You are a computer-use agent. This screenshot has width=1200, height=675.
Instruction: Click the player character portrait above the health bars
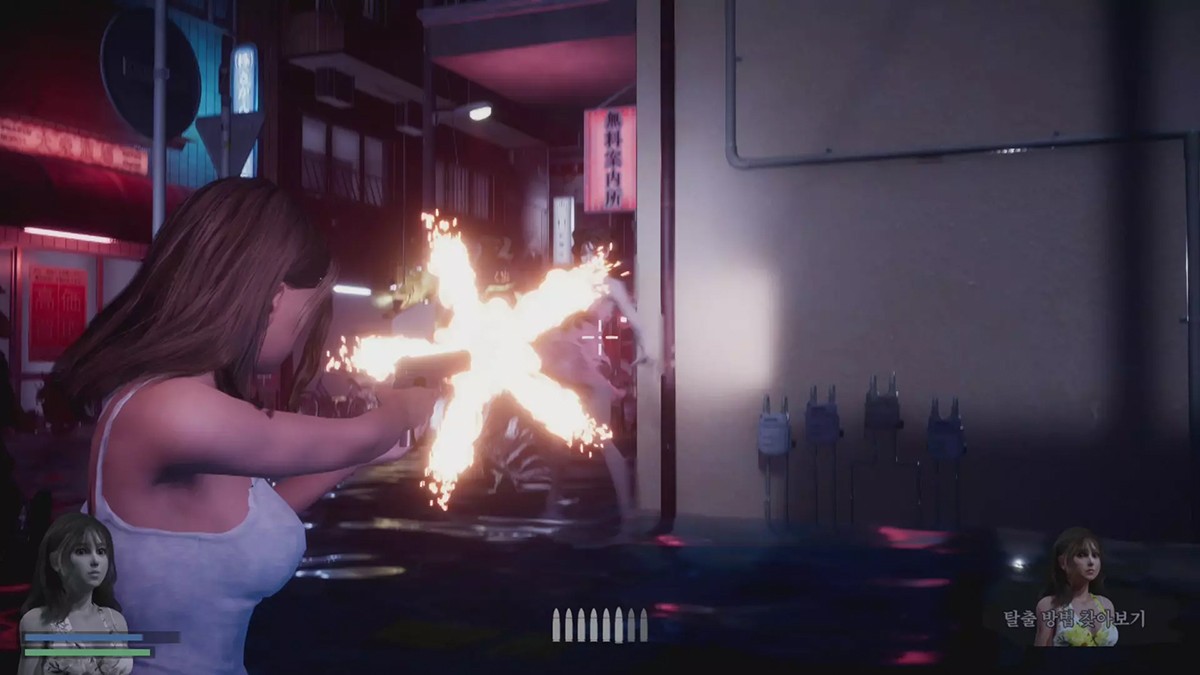tap(78, 575)
